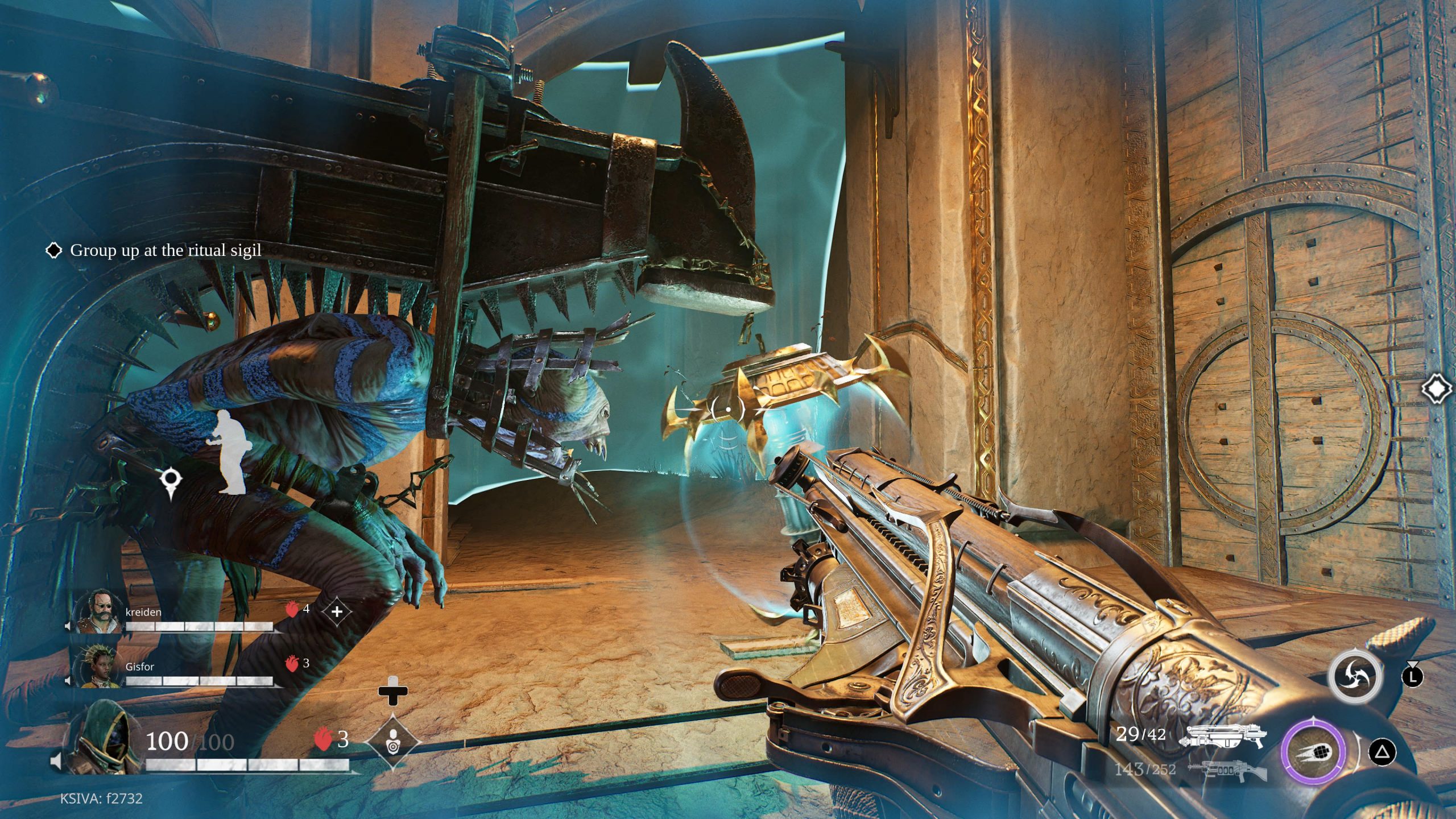
Task: Select the primary weapon icon
Action: click(1223, 735)
